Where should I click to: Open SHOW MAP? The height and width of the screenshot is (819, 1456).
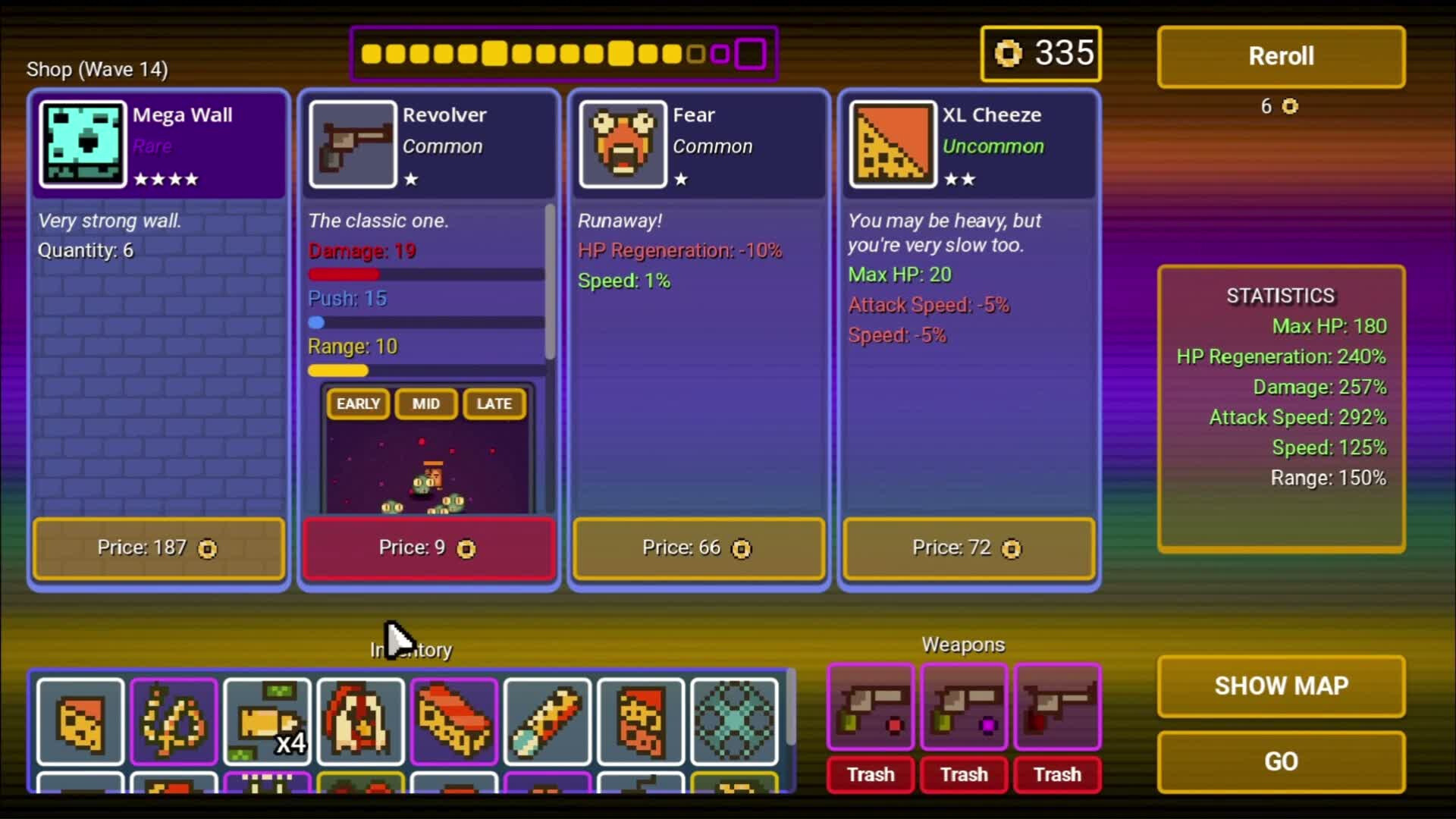pyautogui.click(x=1280, y=686)
